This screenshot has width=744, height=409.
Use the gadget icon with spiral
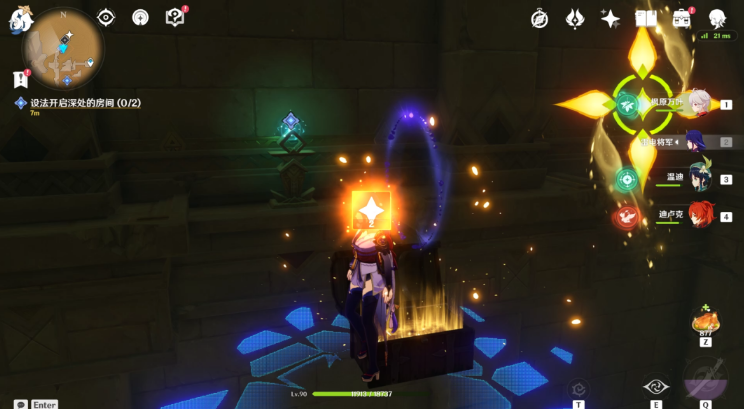[x=578, y=390]
